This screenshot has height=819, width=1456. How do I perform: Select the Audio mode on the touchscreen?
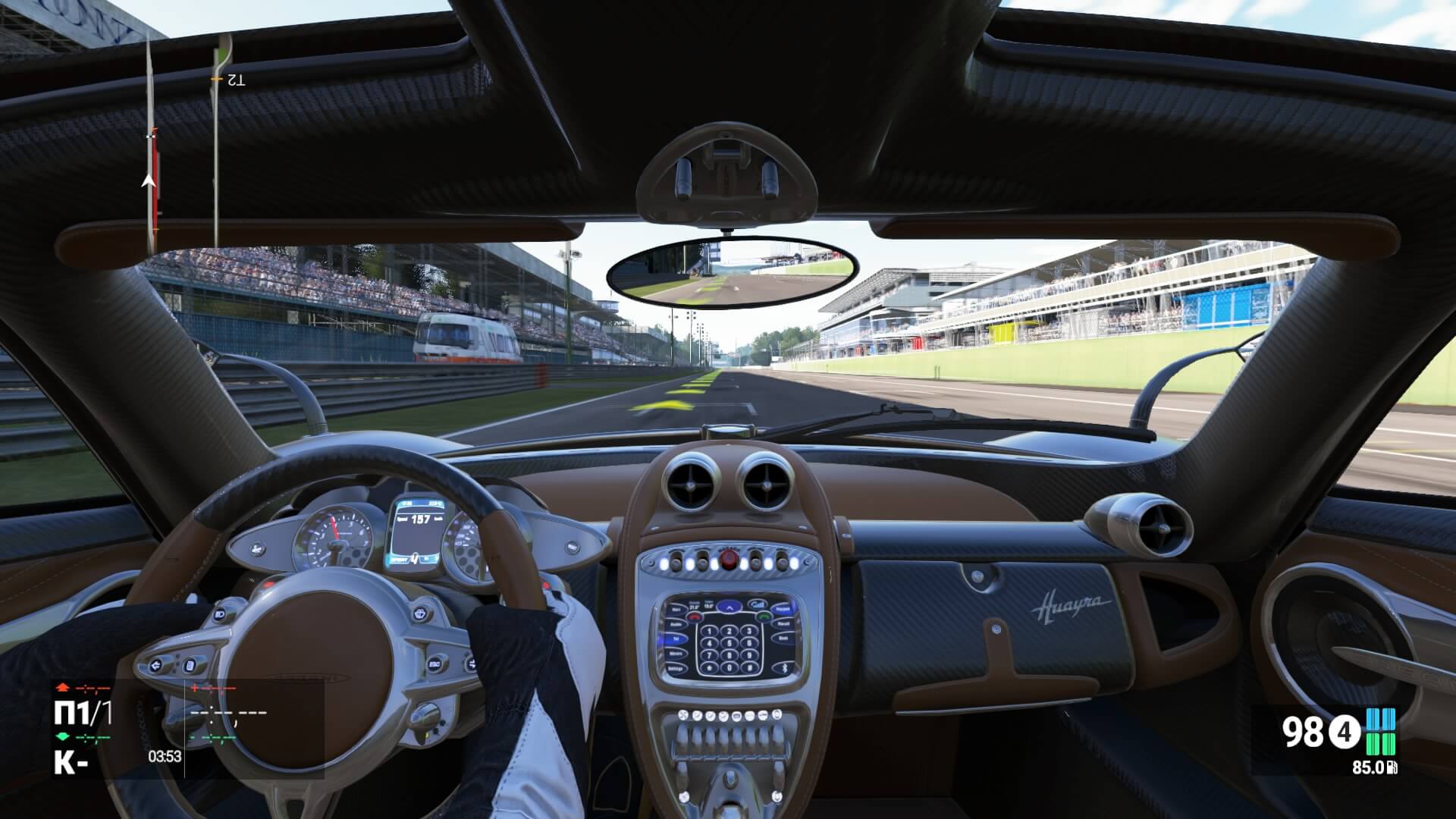pos(677,625)
